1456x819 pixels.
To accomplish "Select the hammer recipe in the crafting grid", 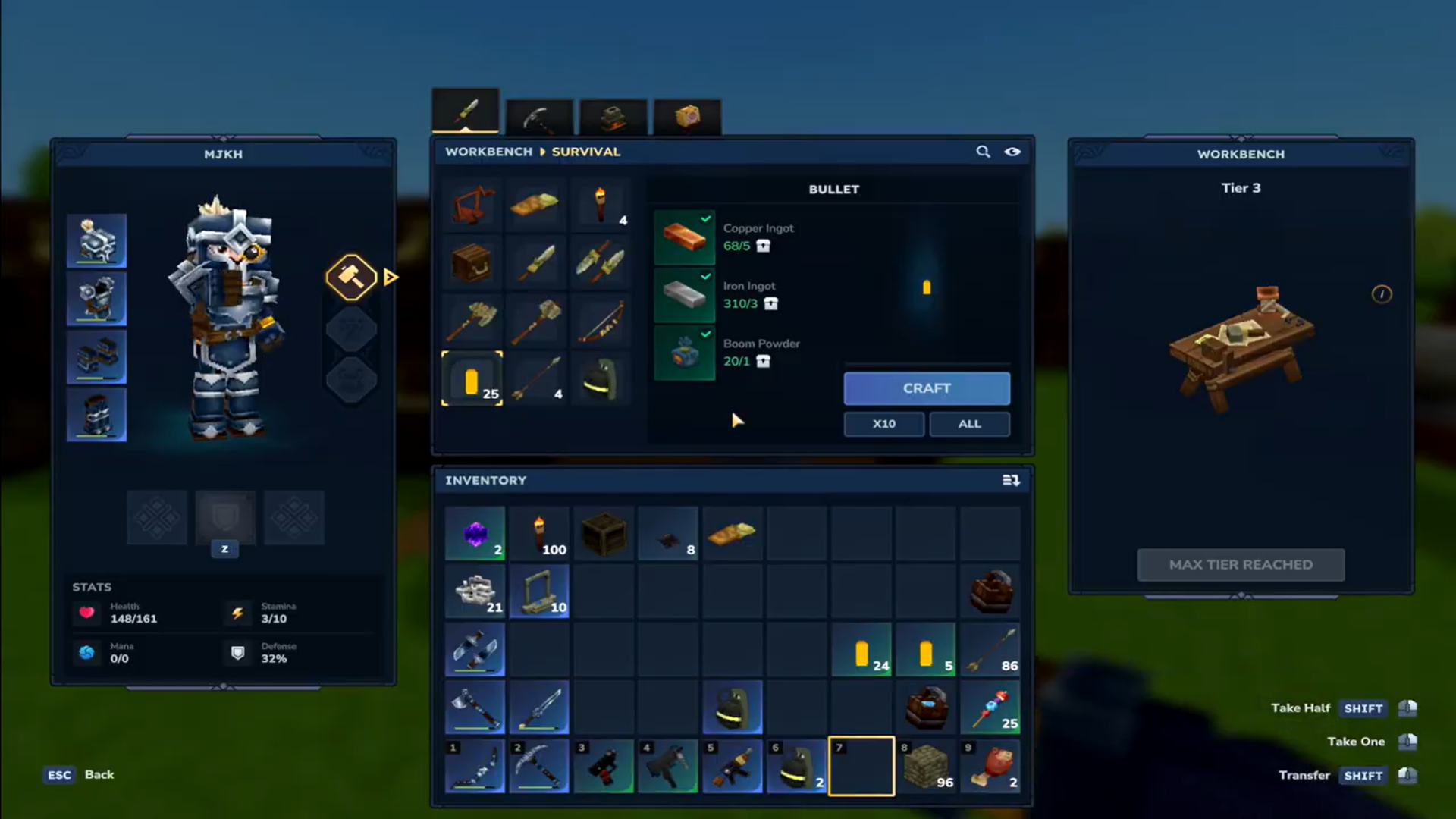I will click(536, 321).
